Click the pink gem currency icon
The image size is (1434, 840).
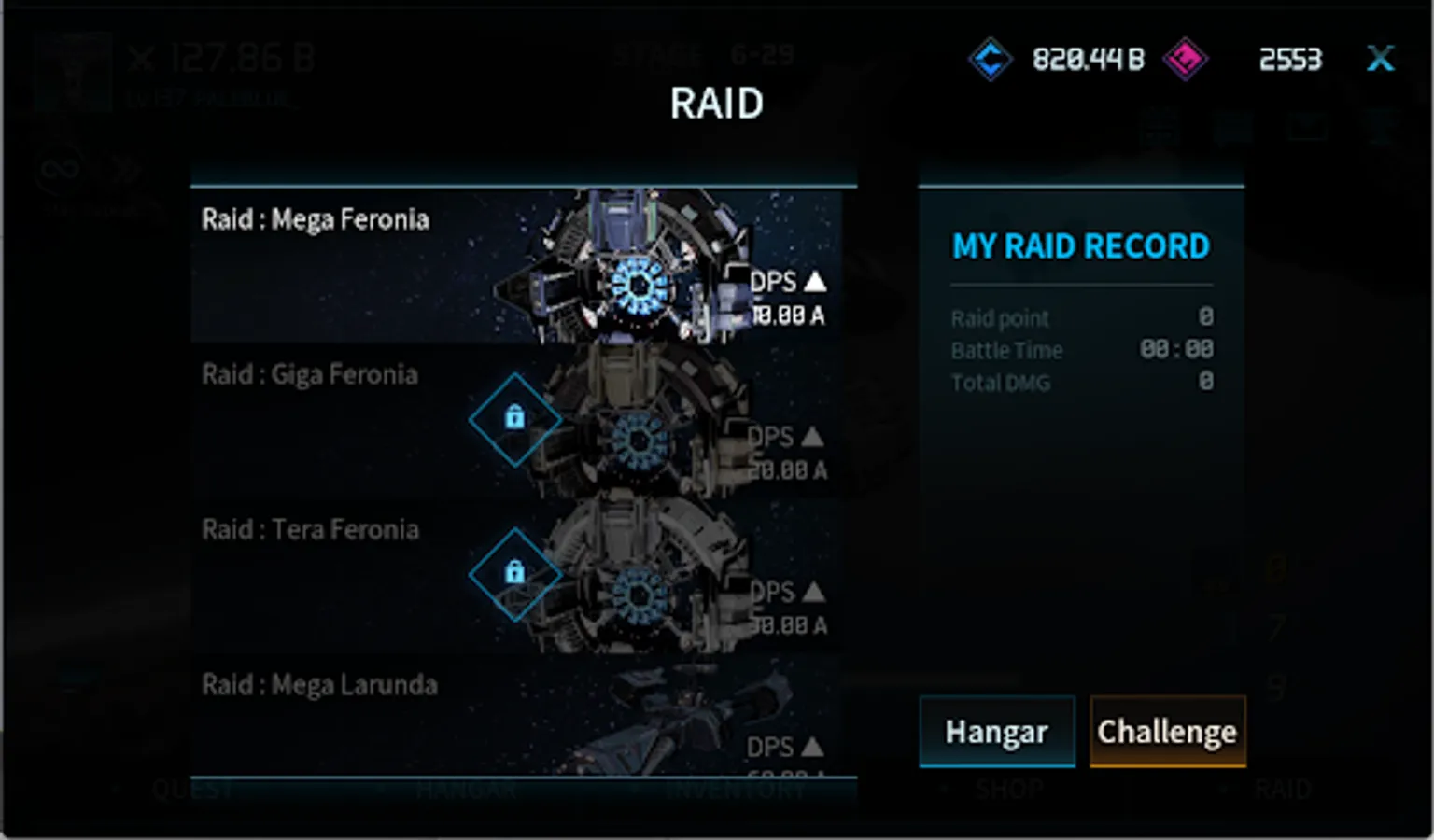pyautogui.click(x=1185, y=60)
